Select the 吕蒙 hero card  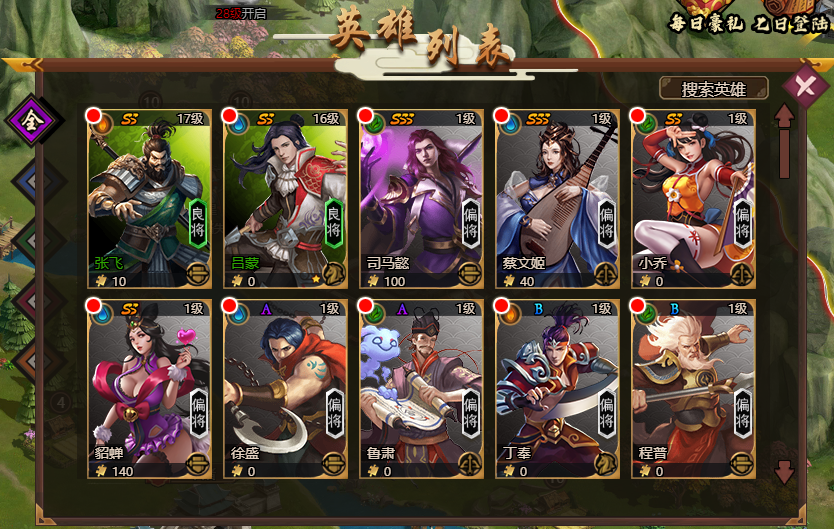point(285,197)
